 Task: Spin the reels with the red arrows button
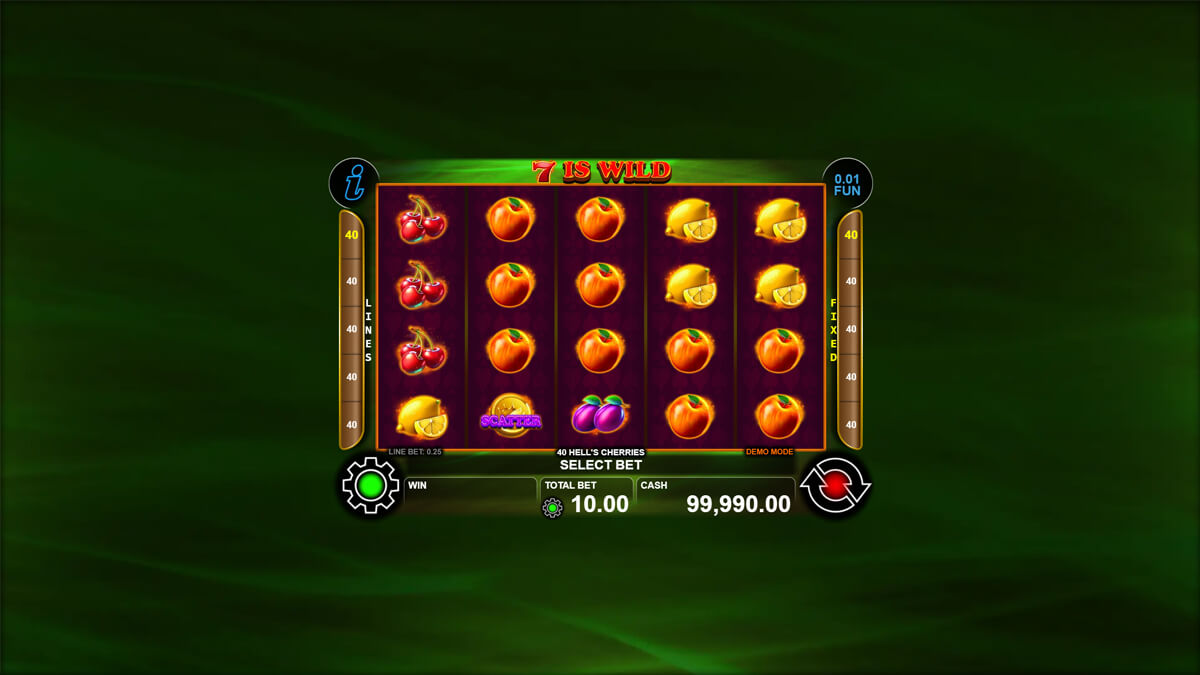tap(835, 486)
